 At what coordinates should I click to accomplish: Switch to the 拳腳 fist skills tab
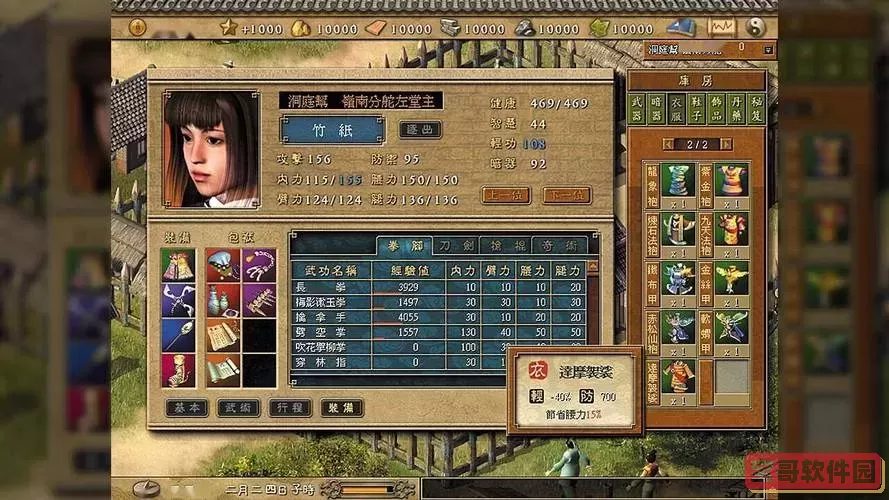[x=402, y=245]
